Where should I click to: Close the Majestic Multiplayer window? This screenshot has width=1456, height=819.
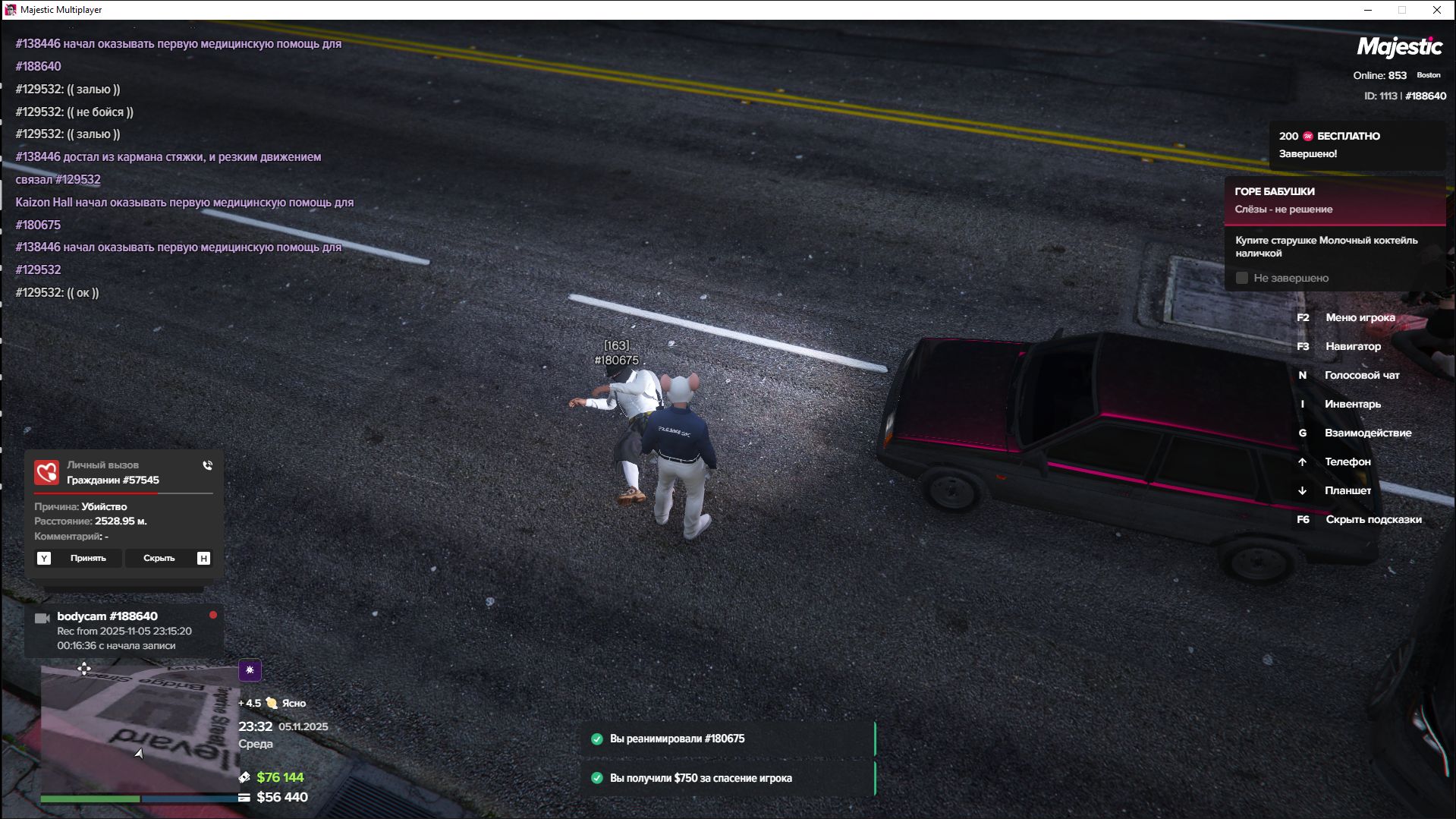[x=1436, y=10]
